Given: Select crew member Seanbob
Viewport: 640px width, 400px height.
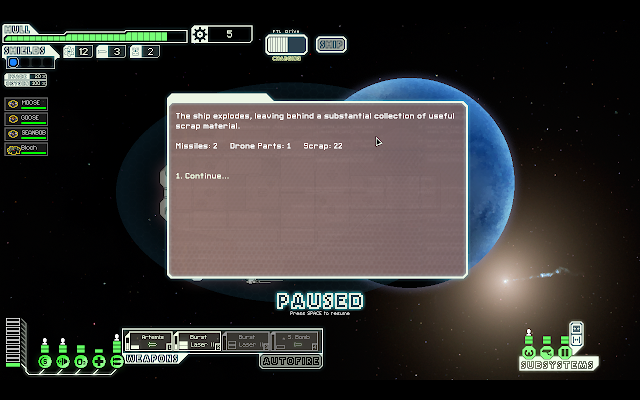Looking at the screenshot, I should tap(26, 133).
